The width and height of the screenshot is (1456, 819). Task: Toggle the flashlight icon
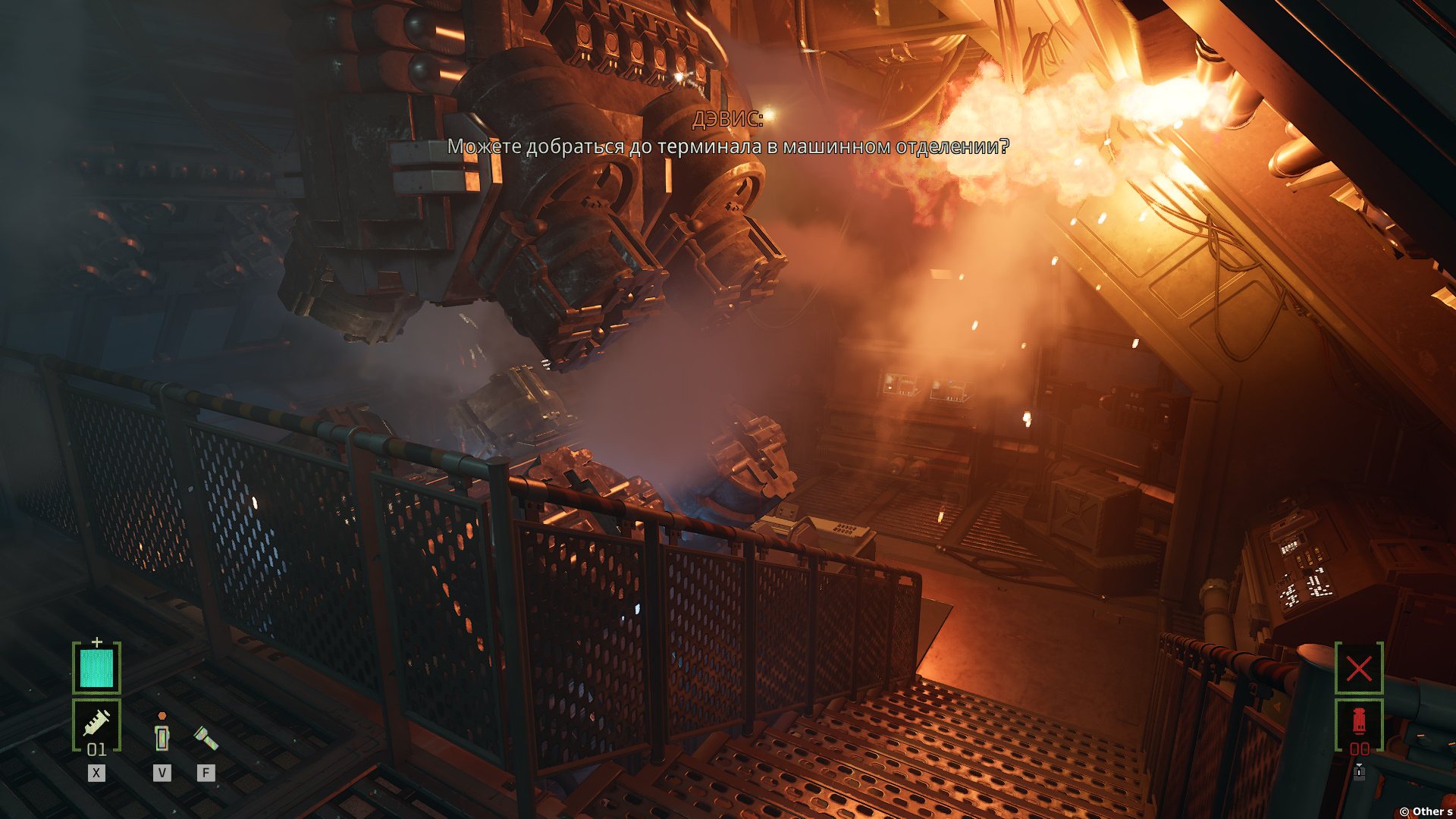tap(206, 738)
